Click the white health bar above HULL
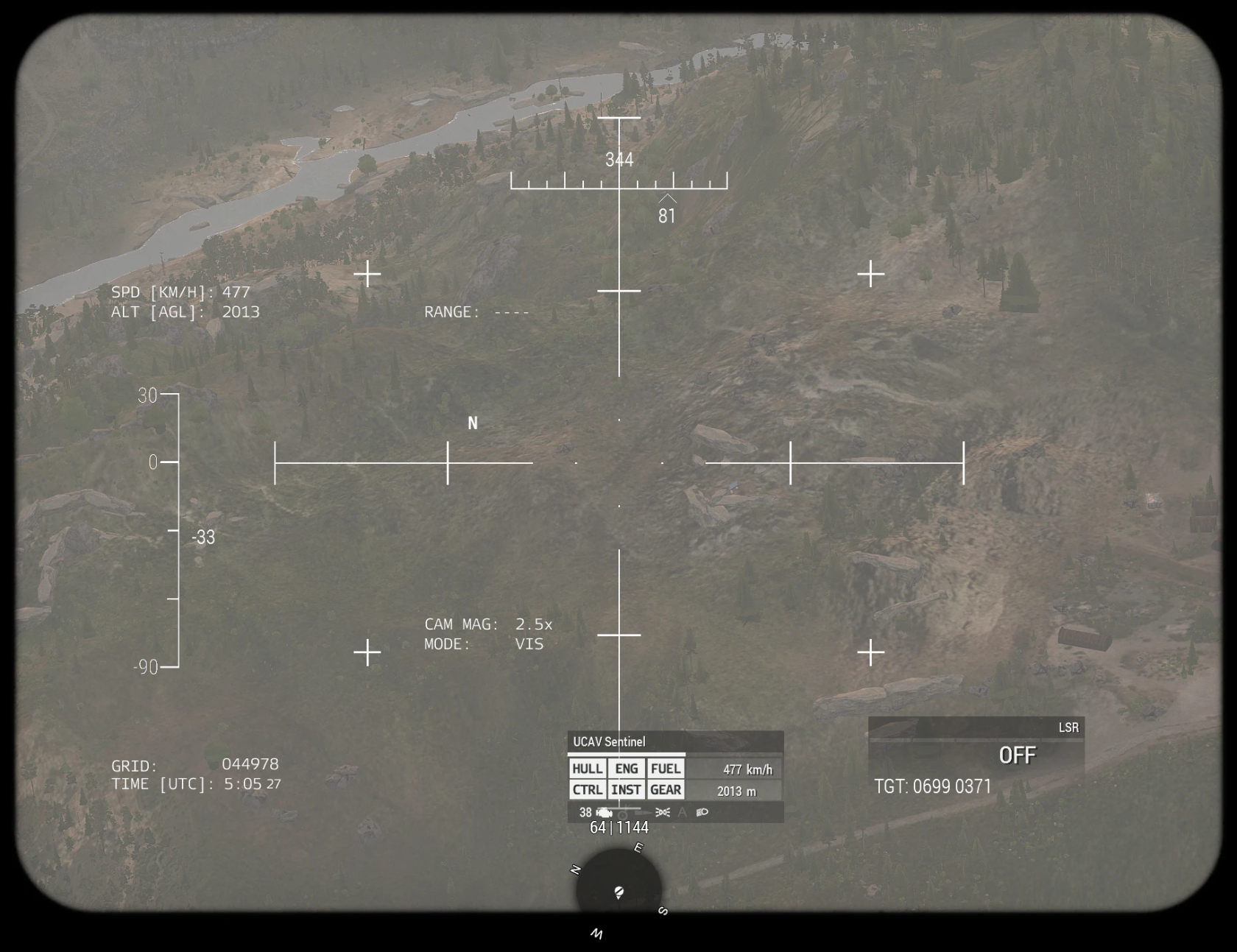The image size is (1237, 952). point(627,752)
